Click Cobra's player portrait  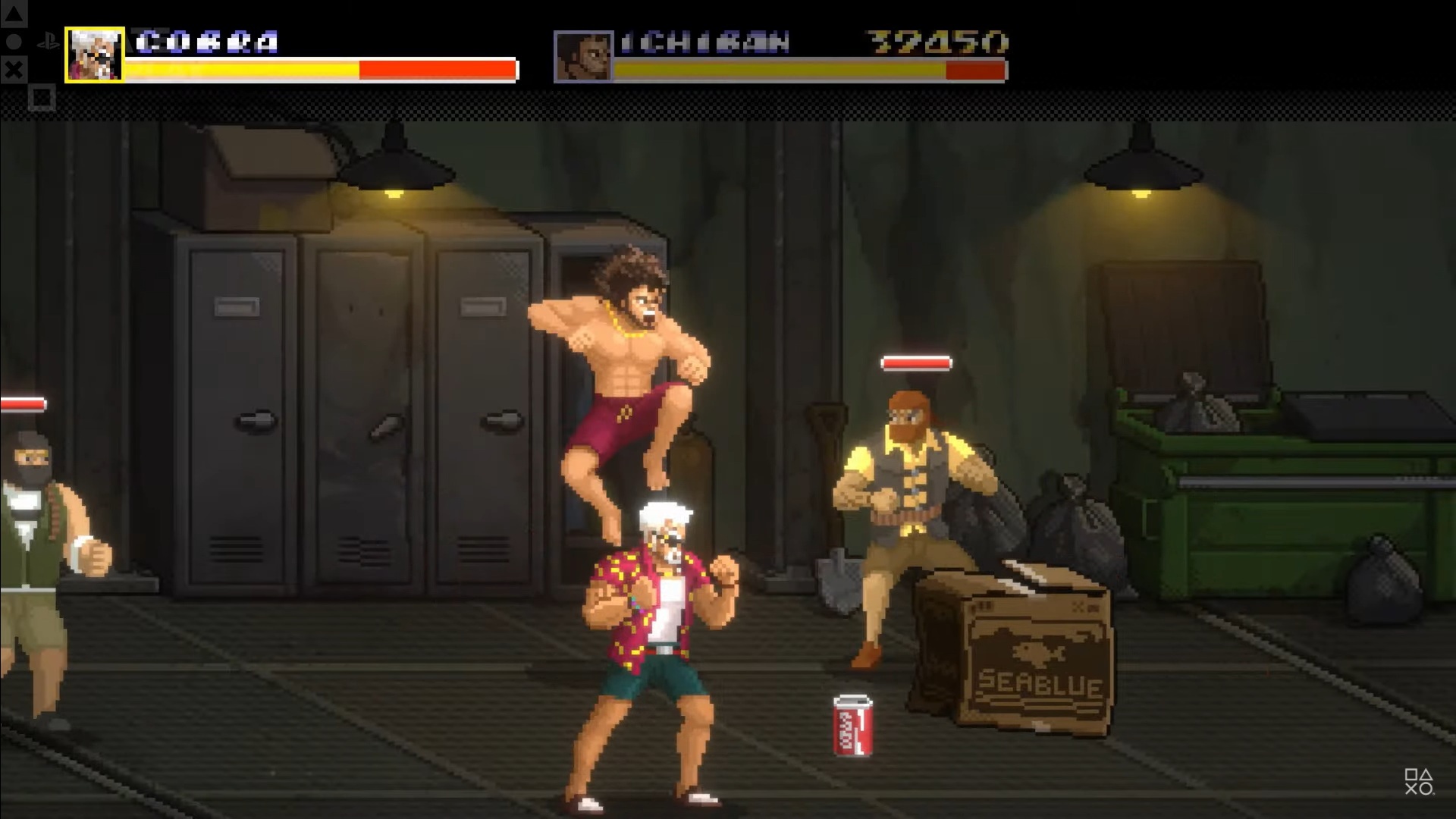[95, 55]
